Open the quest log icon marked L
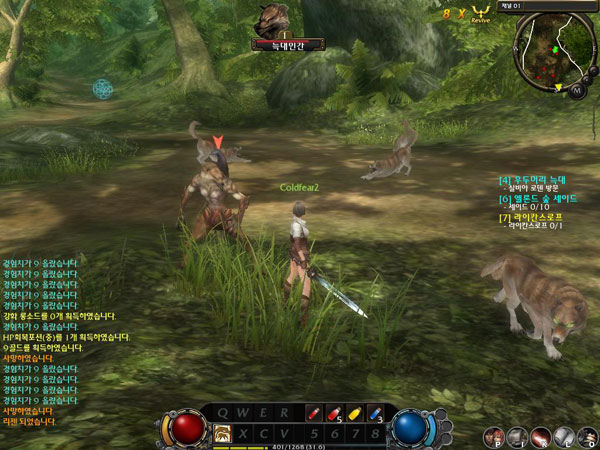Image resolution: width=600 pixels, height=450 pixels. click(565, 436)
